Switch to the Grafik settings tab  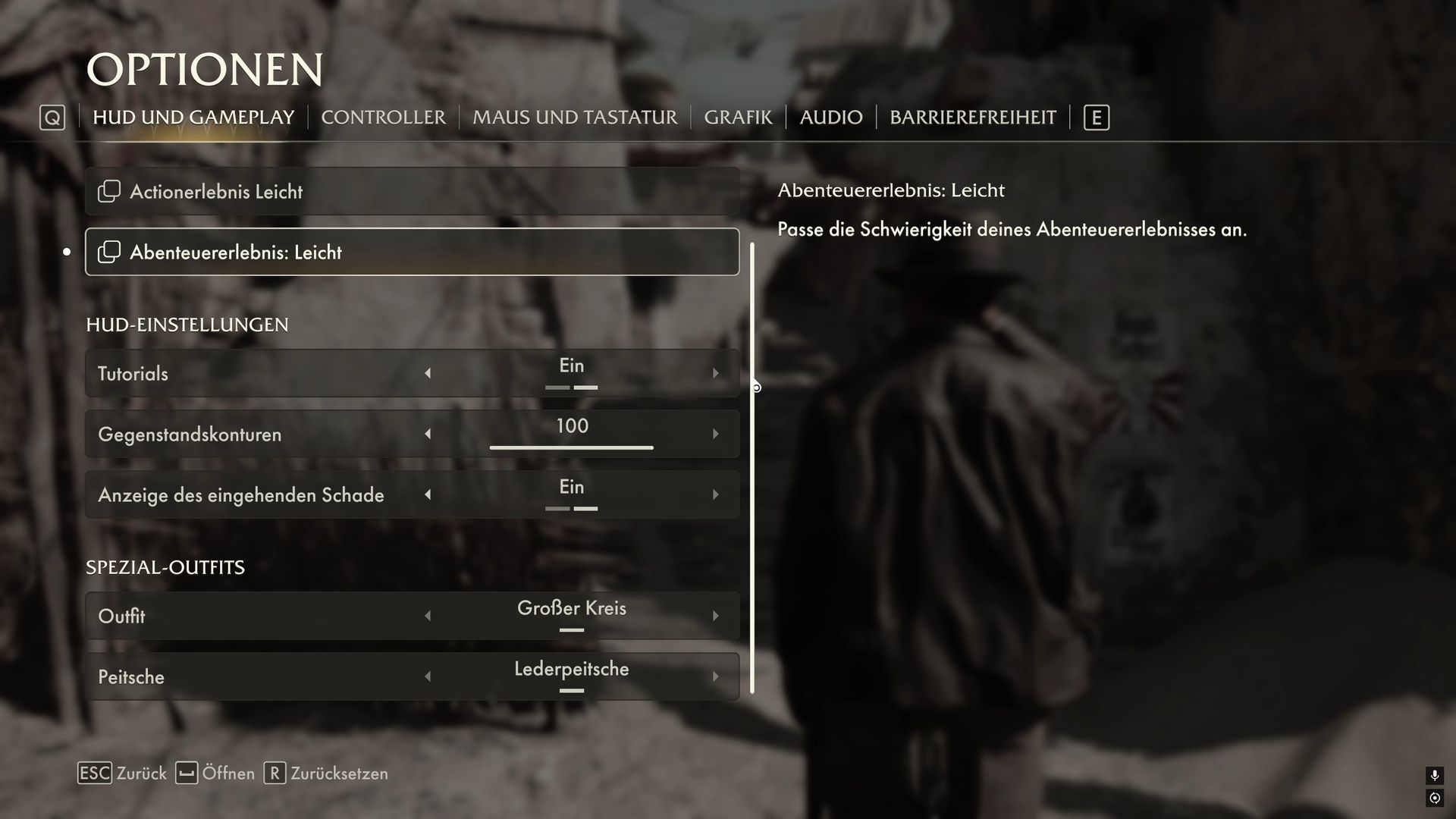click(737, 118)
